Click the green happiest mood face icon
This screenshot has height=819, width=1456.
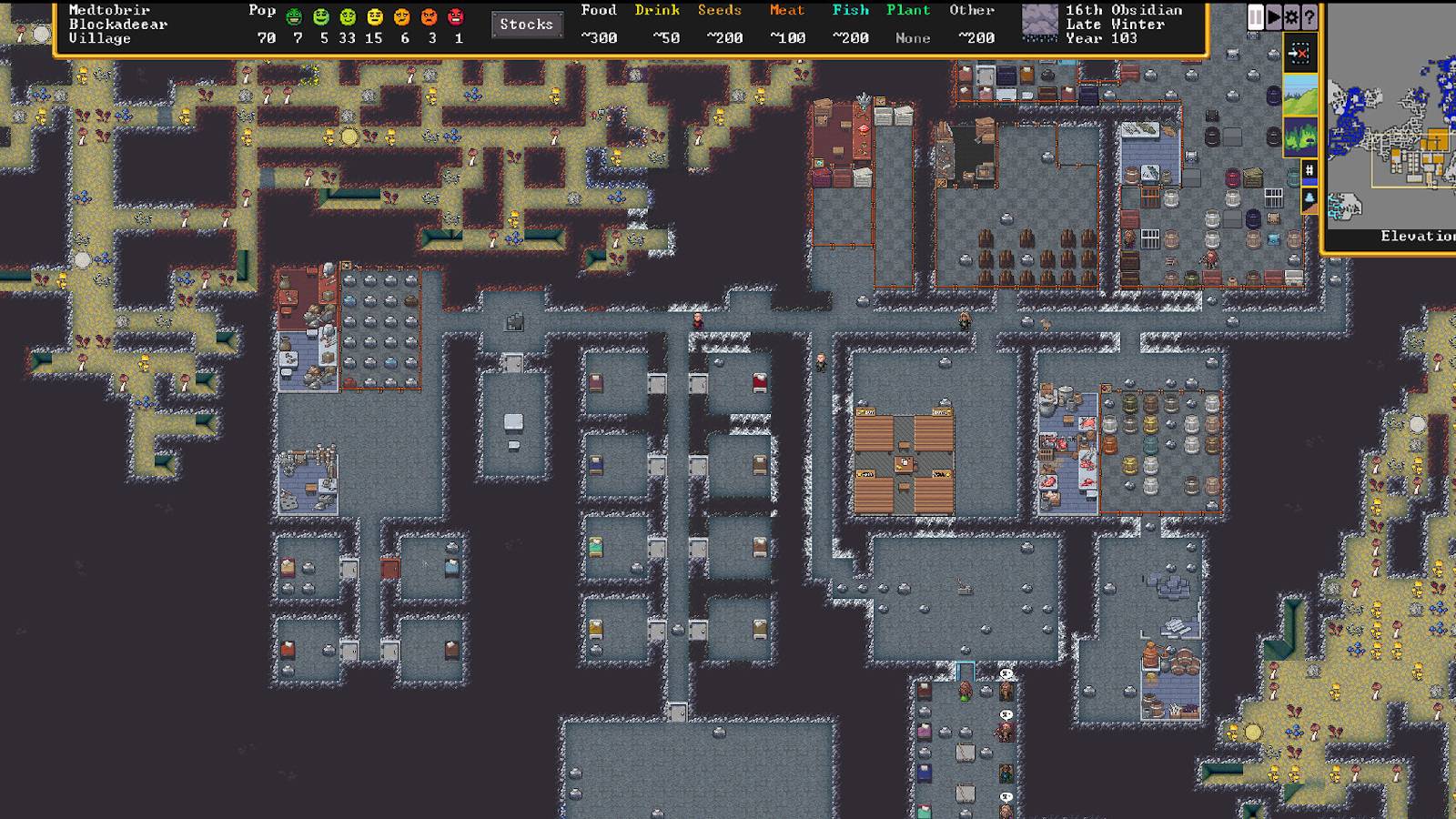293,18
